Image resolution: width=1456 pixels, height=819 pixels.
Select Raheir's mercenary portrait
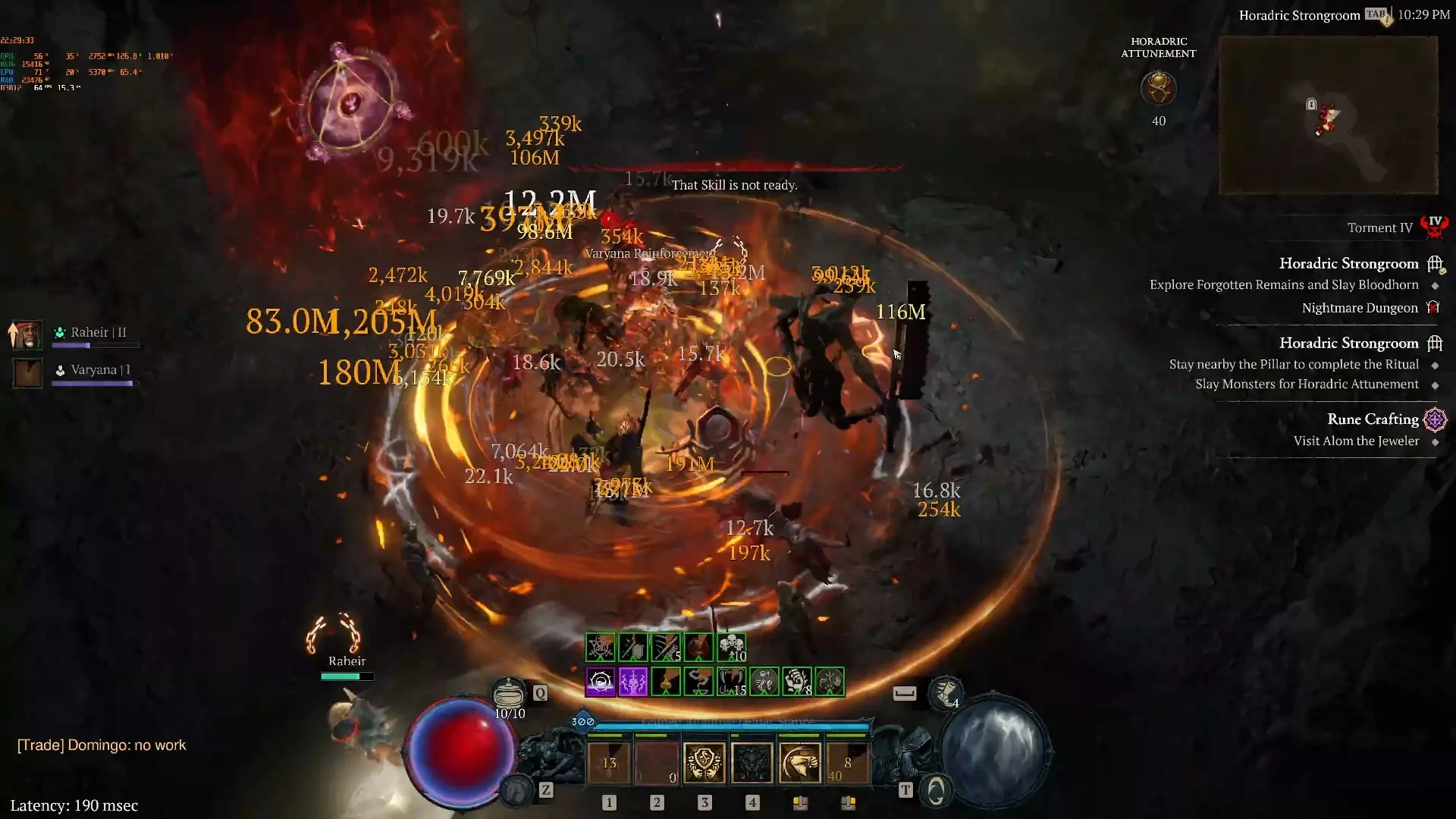point(27,334)
